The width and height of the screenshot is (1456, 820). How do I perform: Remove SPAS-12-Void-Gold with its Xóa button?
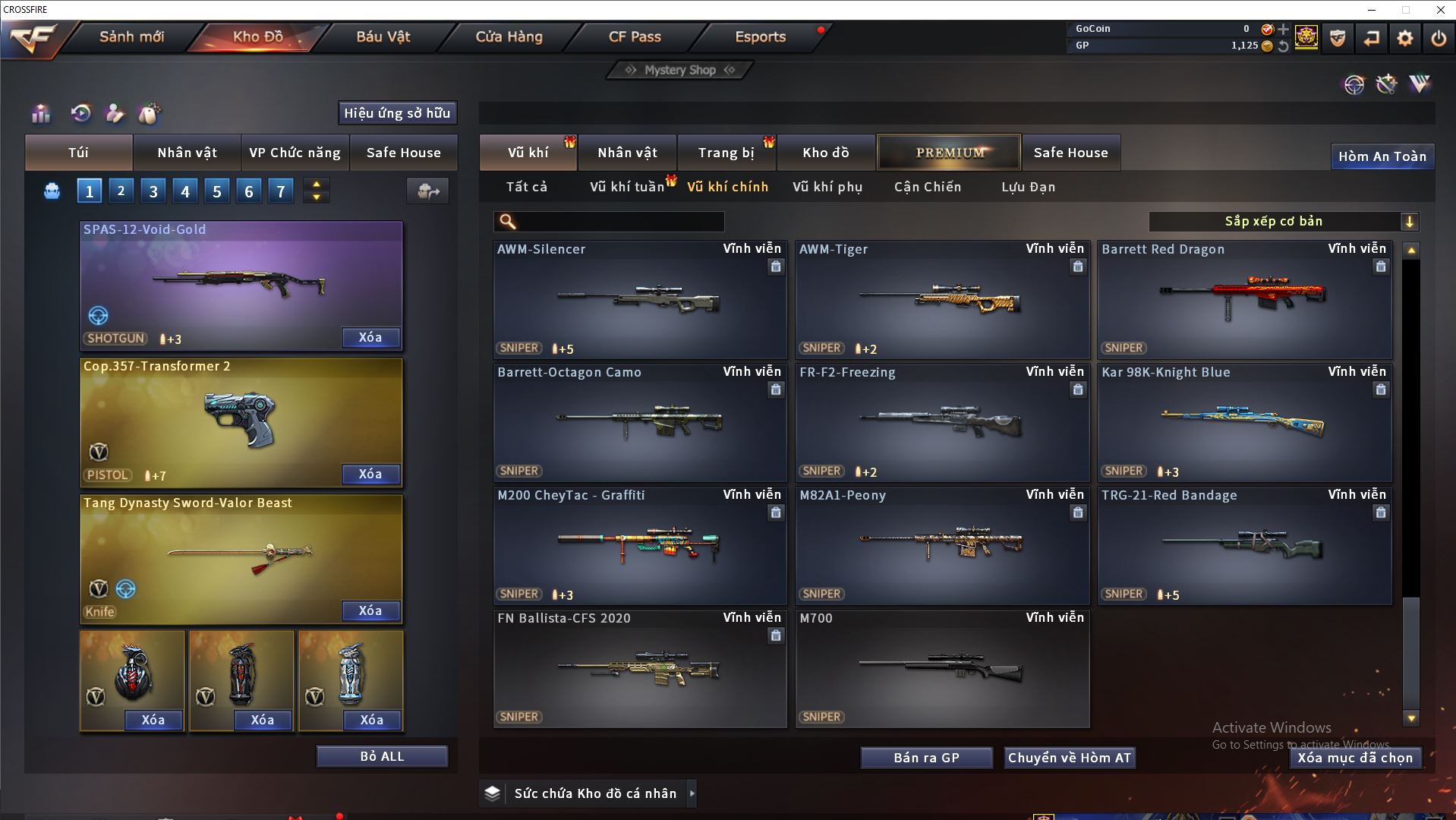point(370,337)
